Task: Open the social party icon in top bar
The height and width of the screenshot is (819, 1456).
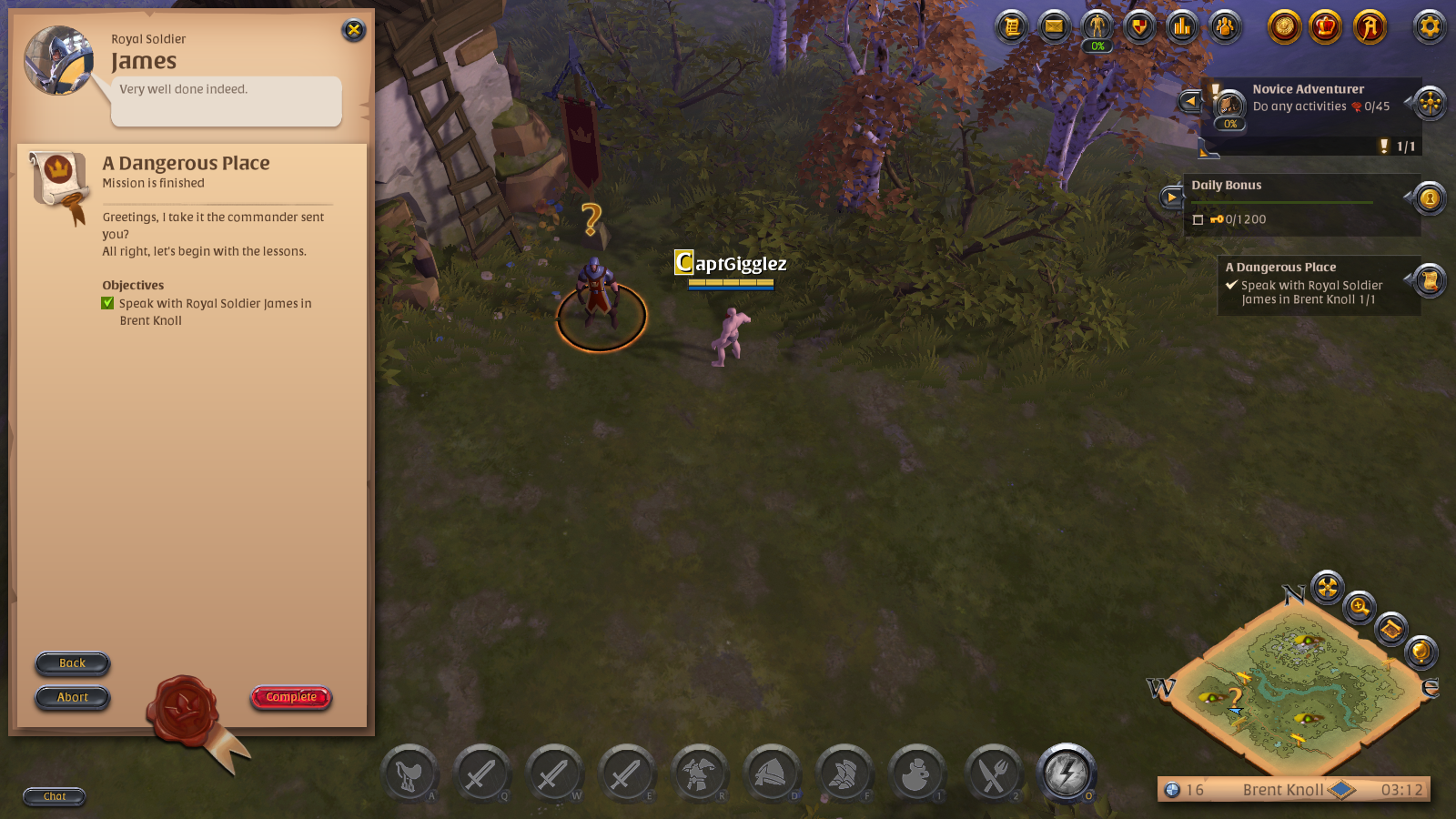Action: 1225,27
